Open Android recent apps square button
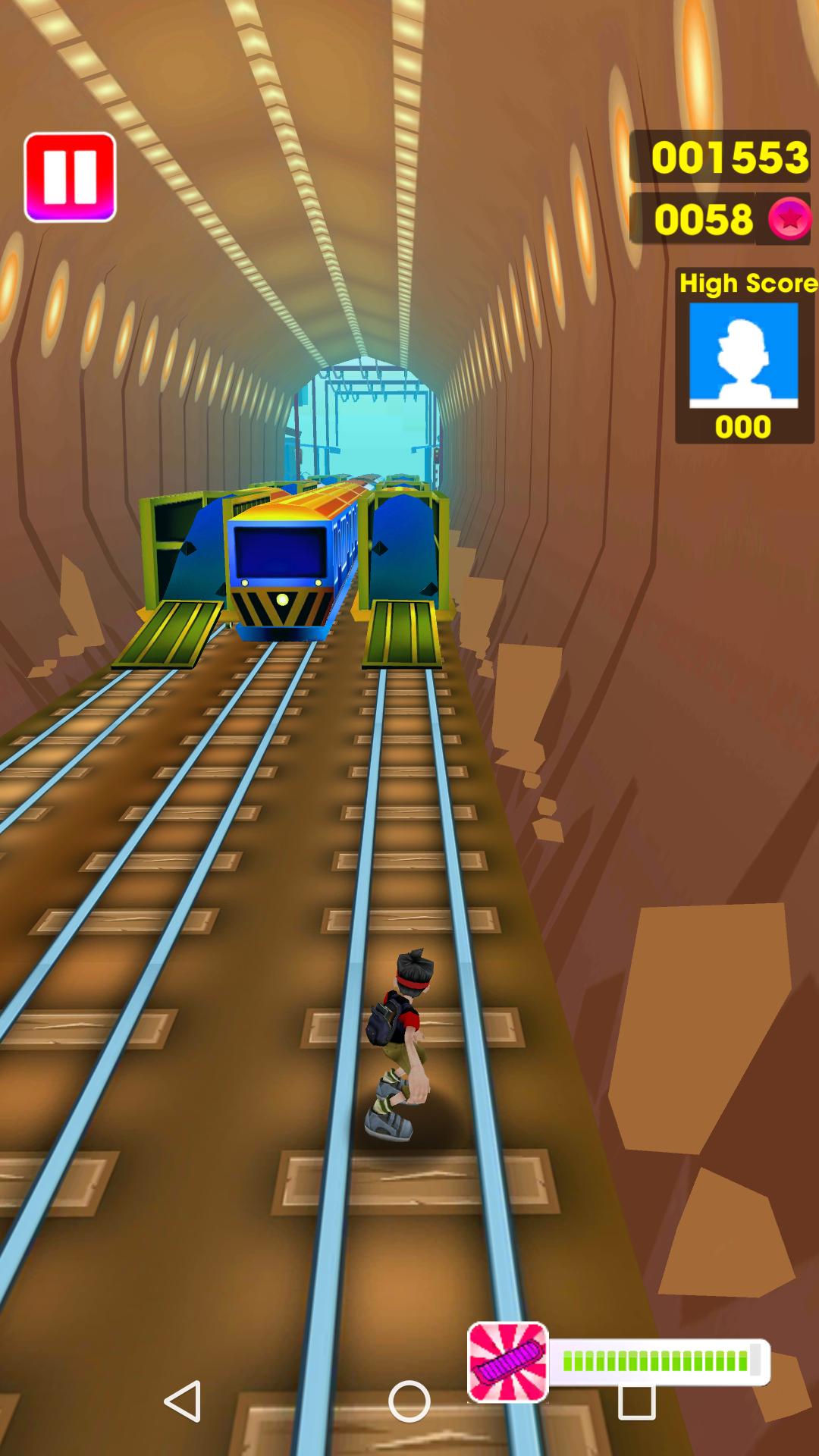 click(636, 1403)
